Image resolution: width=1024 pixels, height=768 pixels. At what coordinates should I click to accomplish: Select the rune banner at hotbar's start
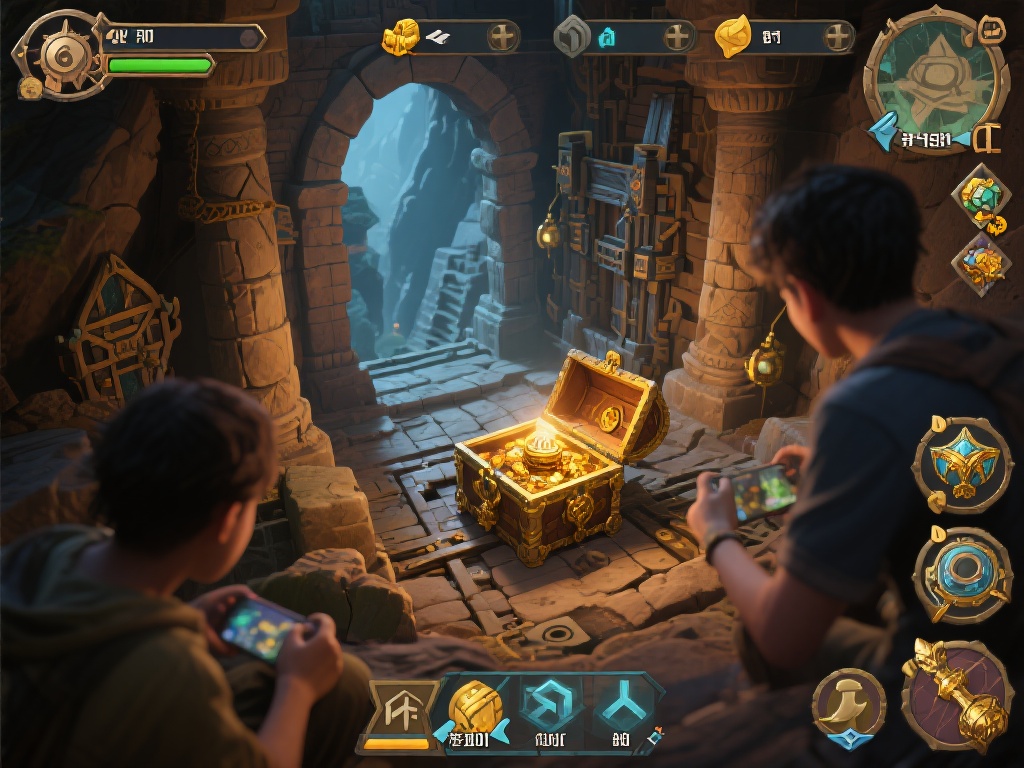[402, 710]
